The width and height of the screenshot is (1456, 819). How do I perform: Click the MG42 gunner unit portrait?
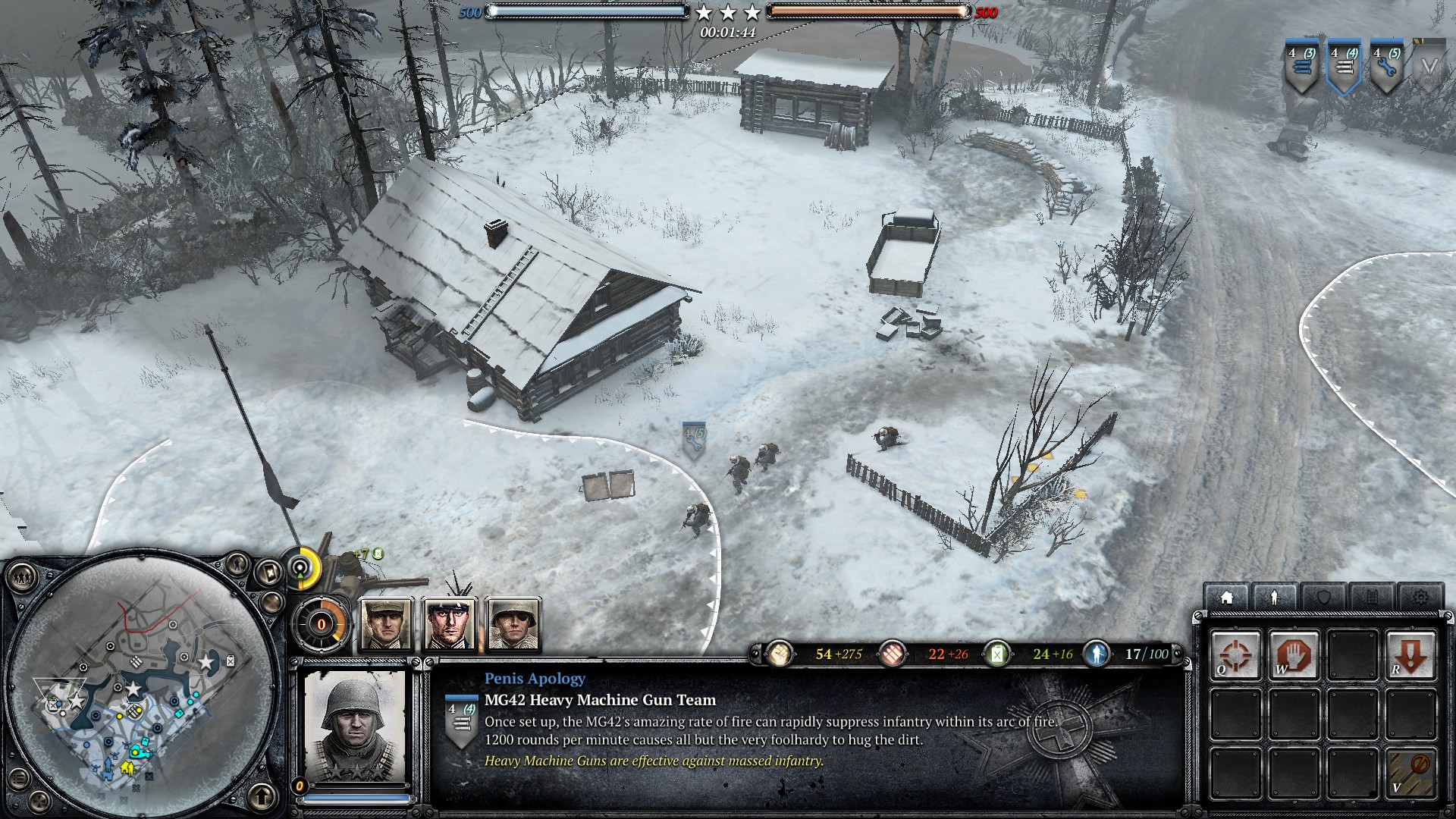[354, 729]
